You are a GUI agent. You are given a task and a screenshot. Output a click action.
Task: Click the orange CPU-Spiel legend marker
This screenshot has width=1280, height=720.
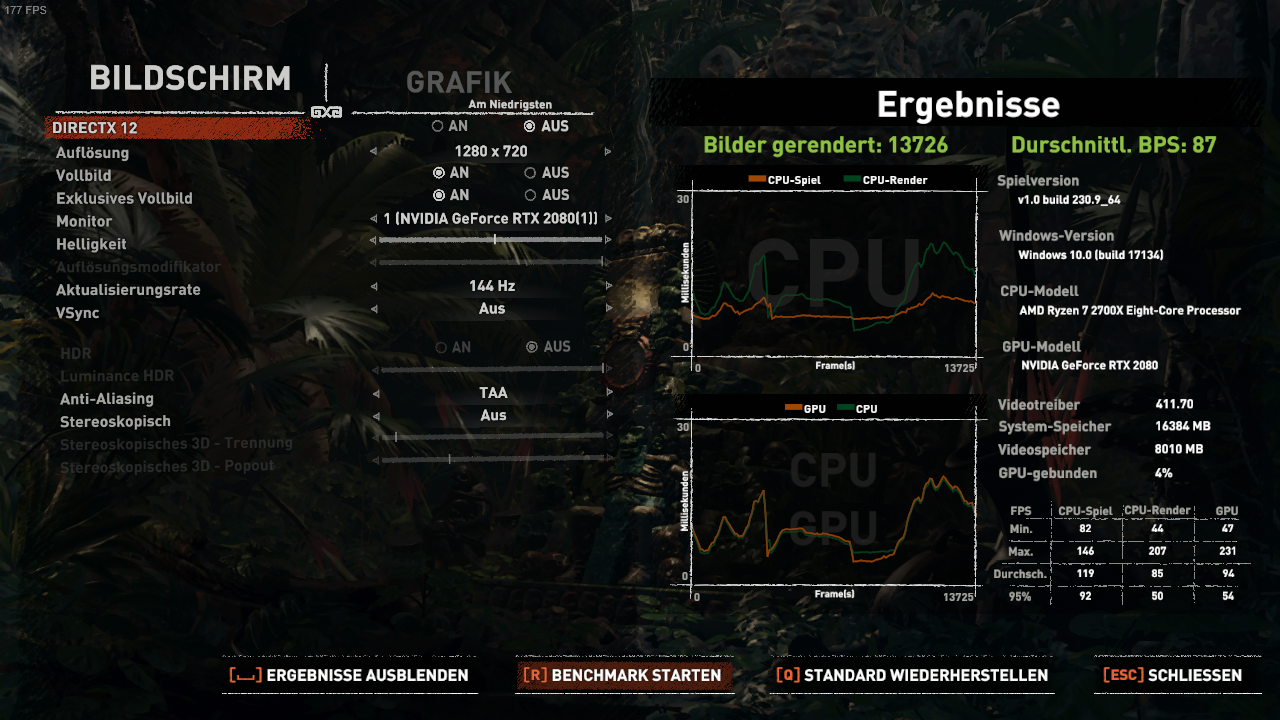click(x=756, y=178)
